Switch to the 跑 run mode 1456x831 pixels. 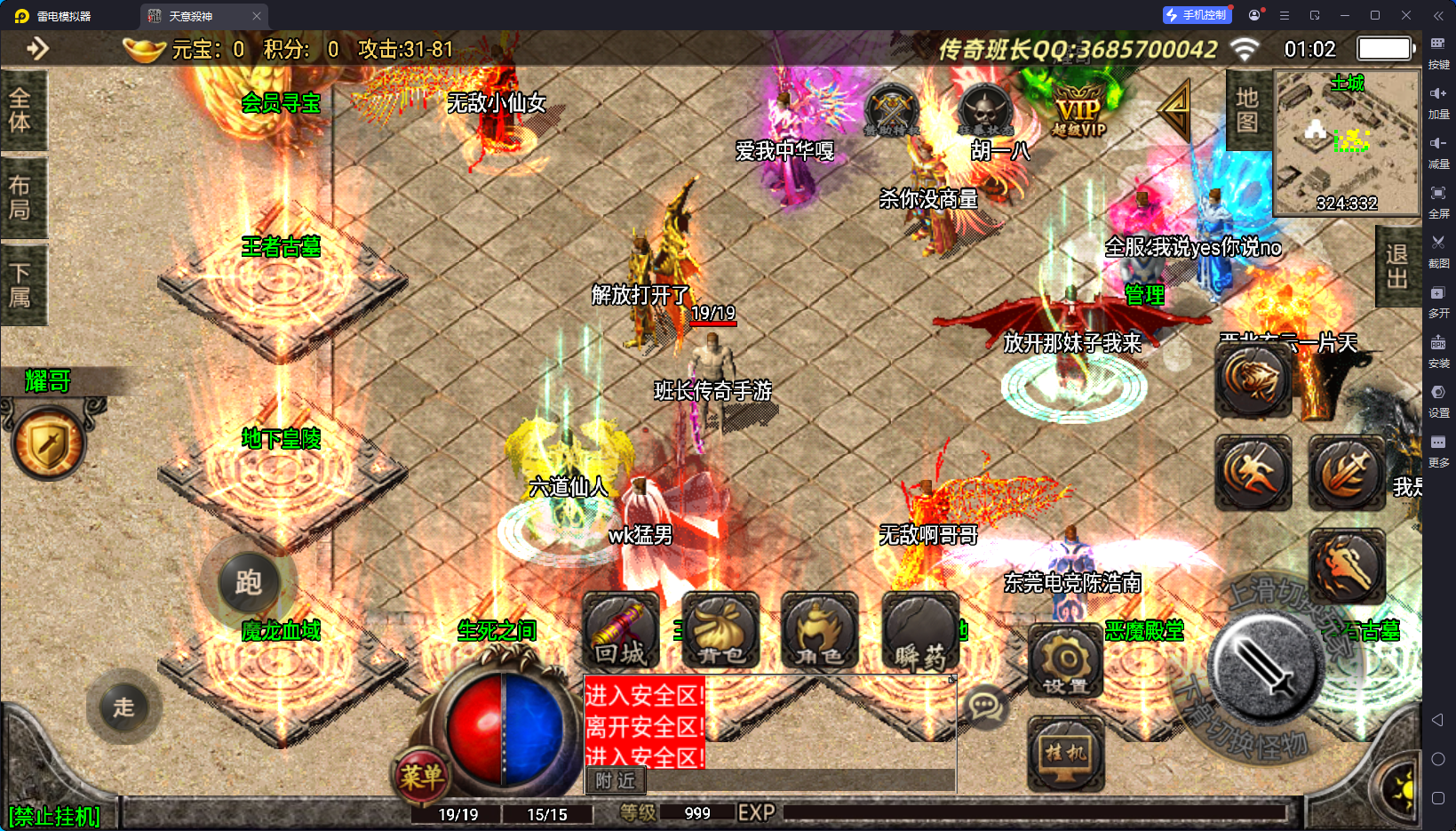248,583
